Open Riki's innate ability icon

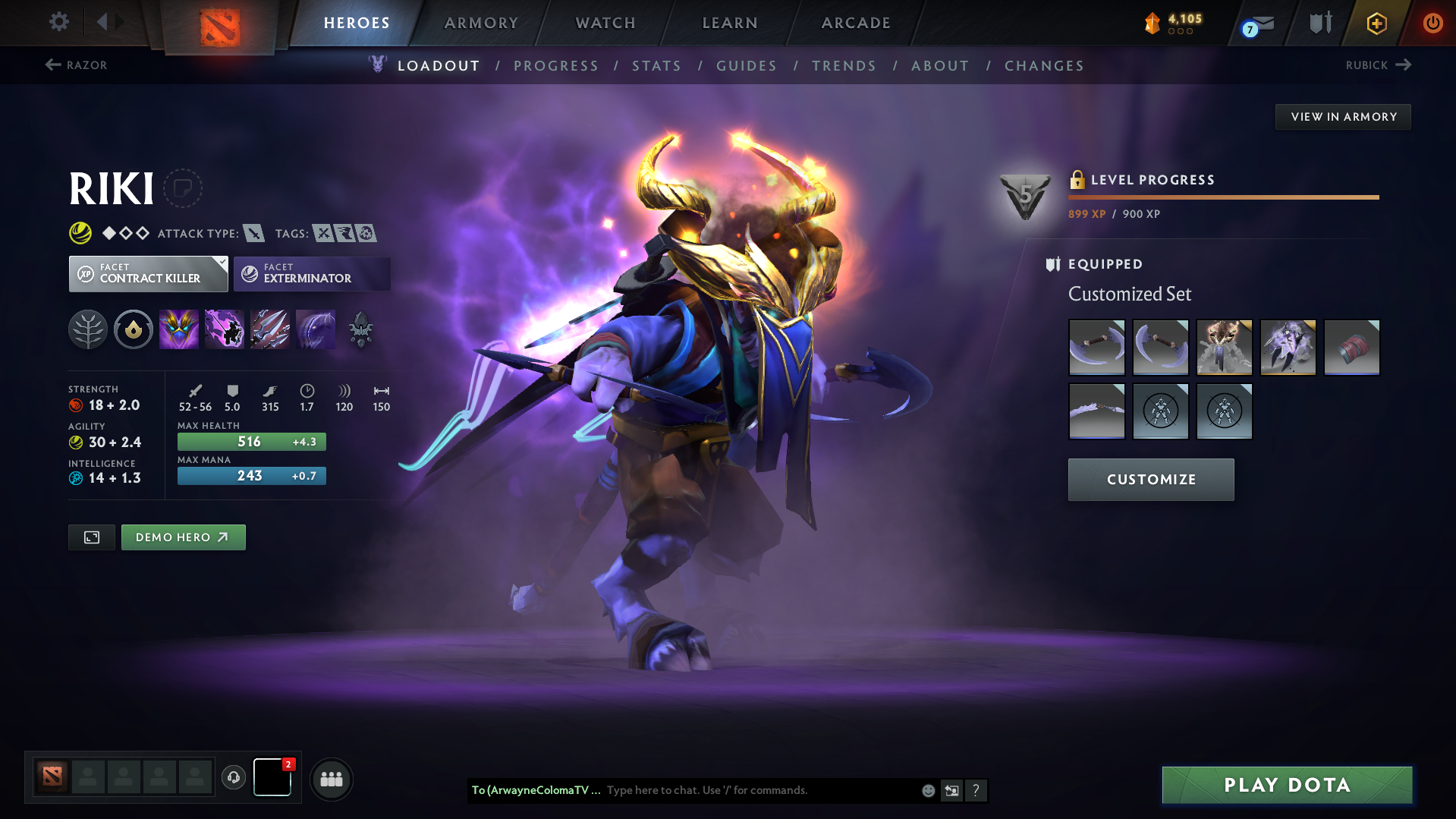[x=134, y=329]
